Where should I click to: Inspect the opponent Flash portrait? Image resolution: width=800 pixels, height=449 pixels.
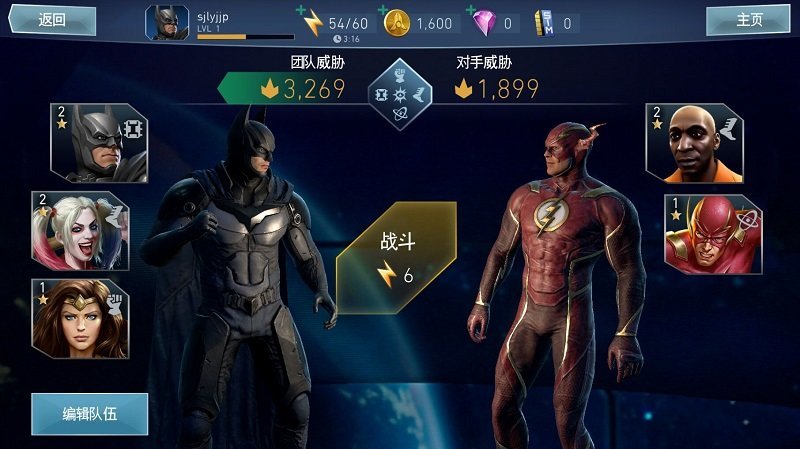click(x=712, y=234)
